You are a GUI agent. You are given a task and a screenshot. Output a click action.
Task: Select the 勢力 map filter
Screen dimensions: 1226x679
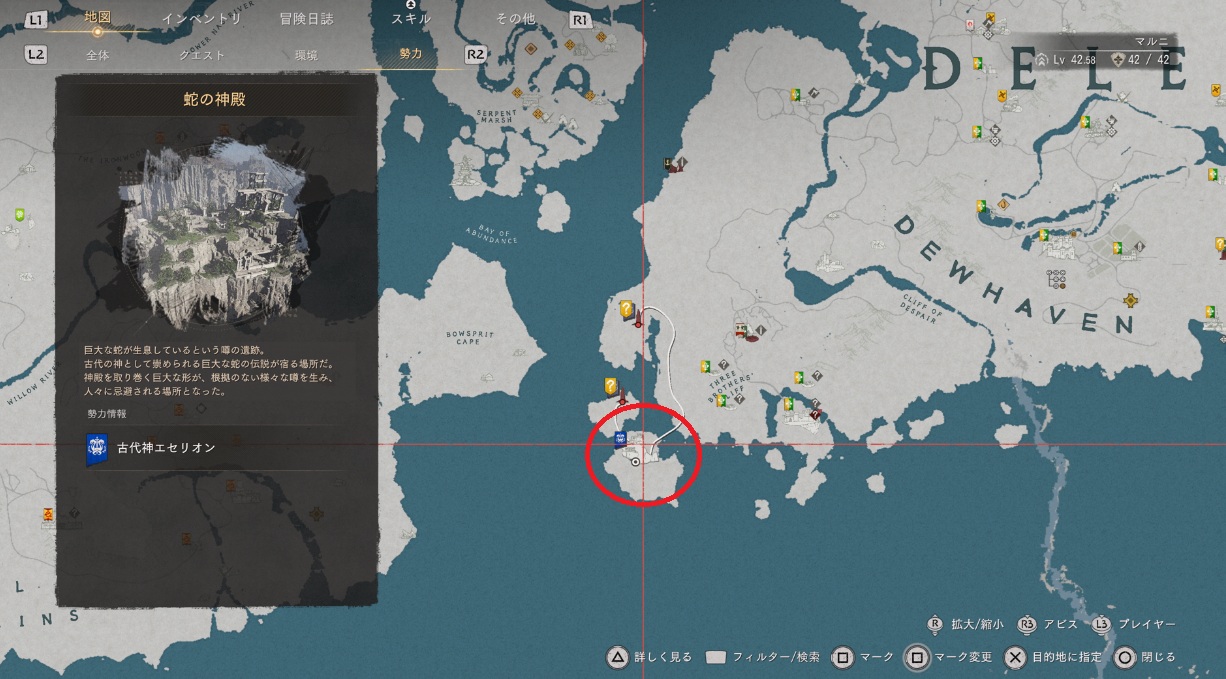pos(411,55)
